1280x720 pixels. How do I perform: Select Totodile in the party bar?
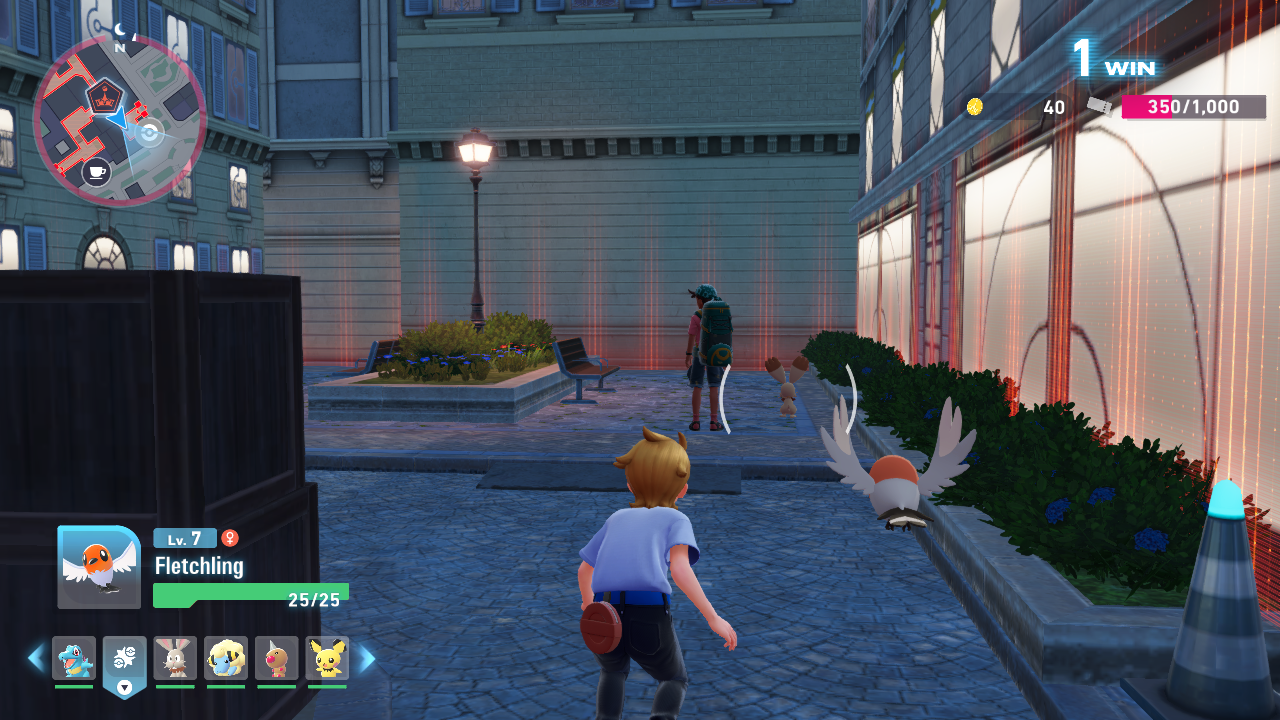[74, 658]
